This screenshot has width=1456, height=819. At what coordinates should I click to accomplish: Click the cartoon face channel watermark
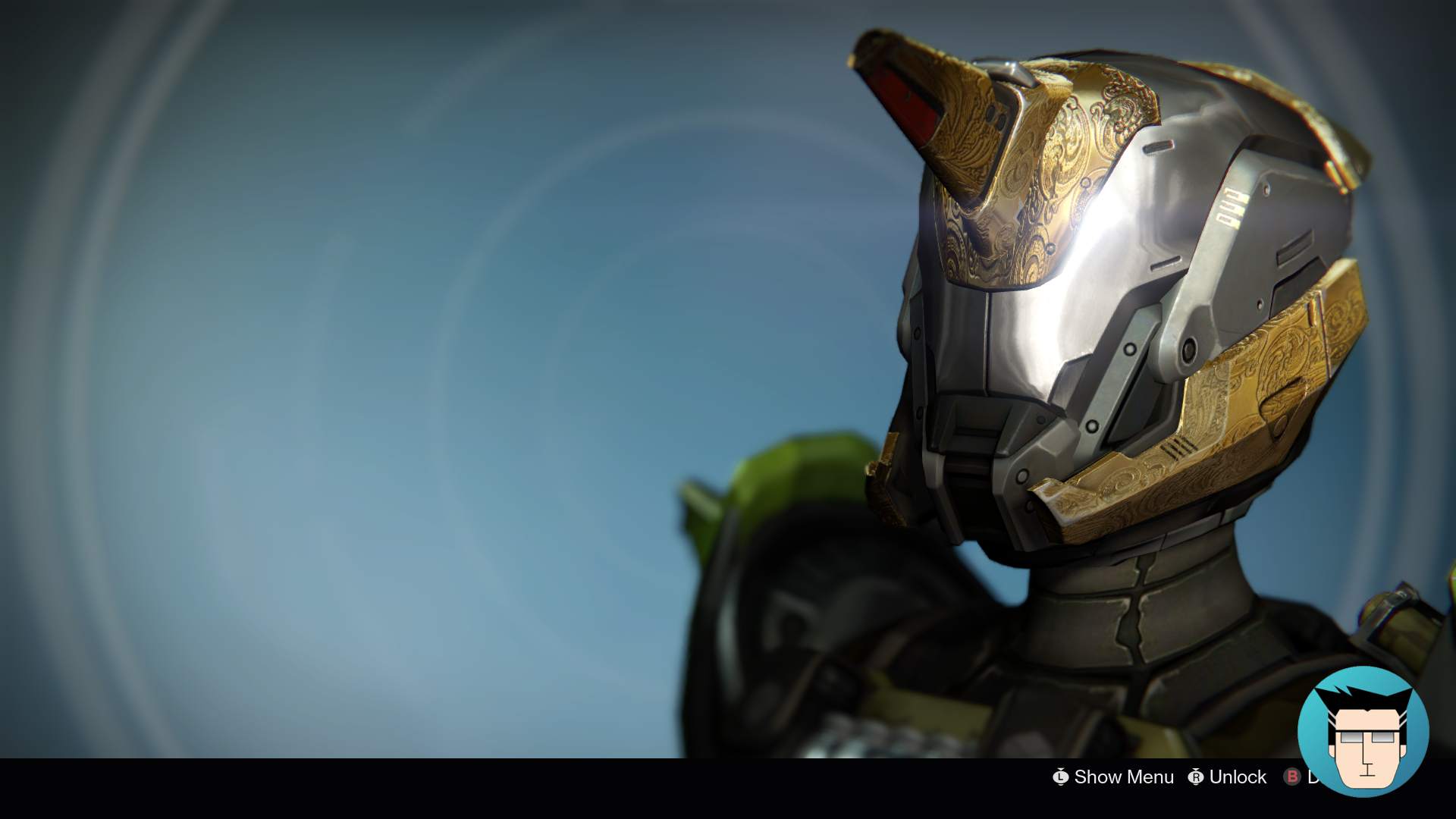[1363, 731]
